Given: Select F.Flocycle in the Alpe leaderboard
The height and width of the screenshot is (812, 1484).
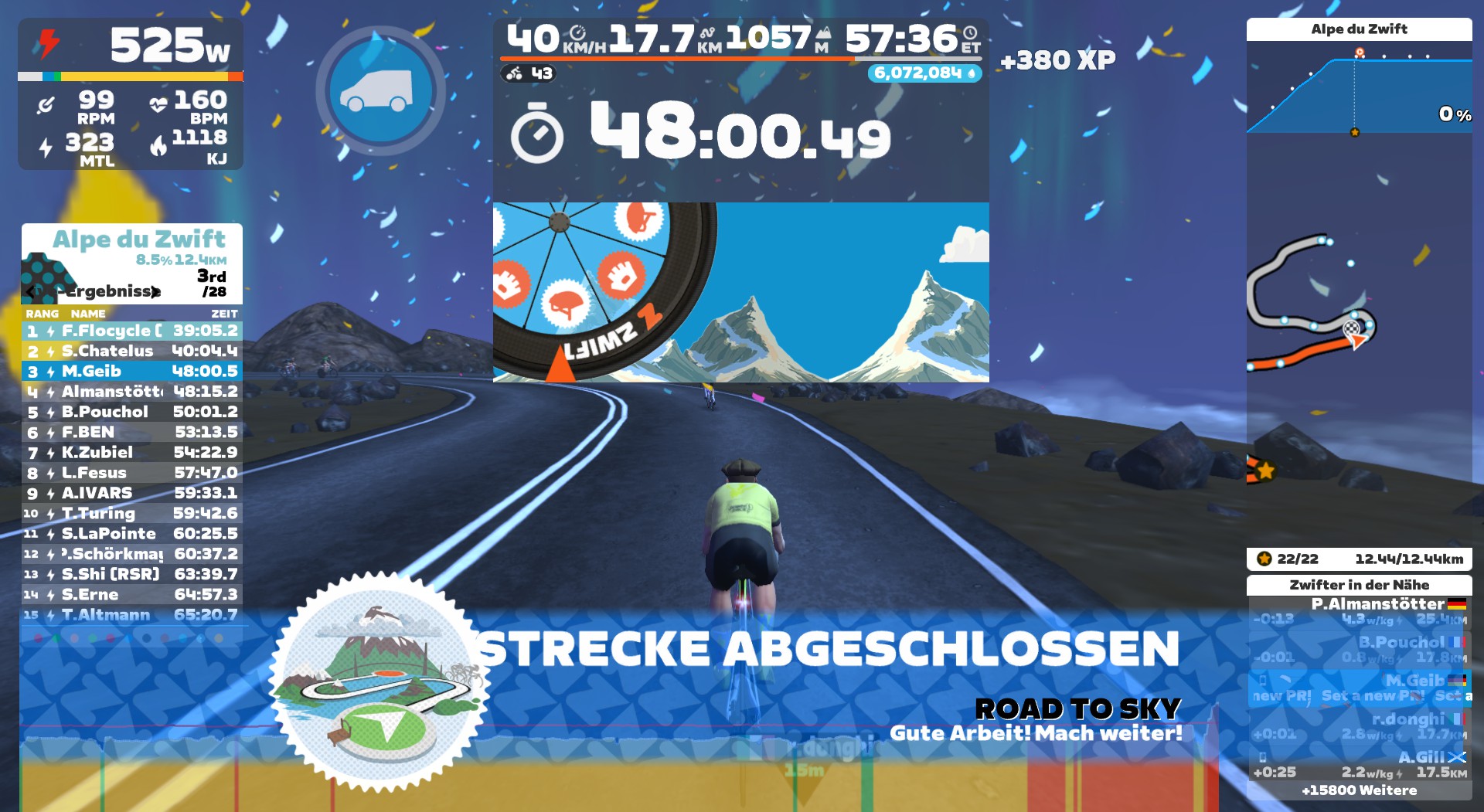Looking at the screenshot, I should [x=131, y=331].
